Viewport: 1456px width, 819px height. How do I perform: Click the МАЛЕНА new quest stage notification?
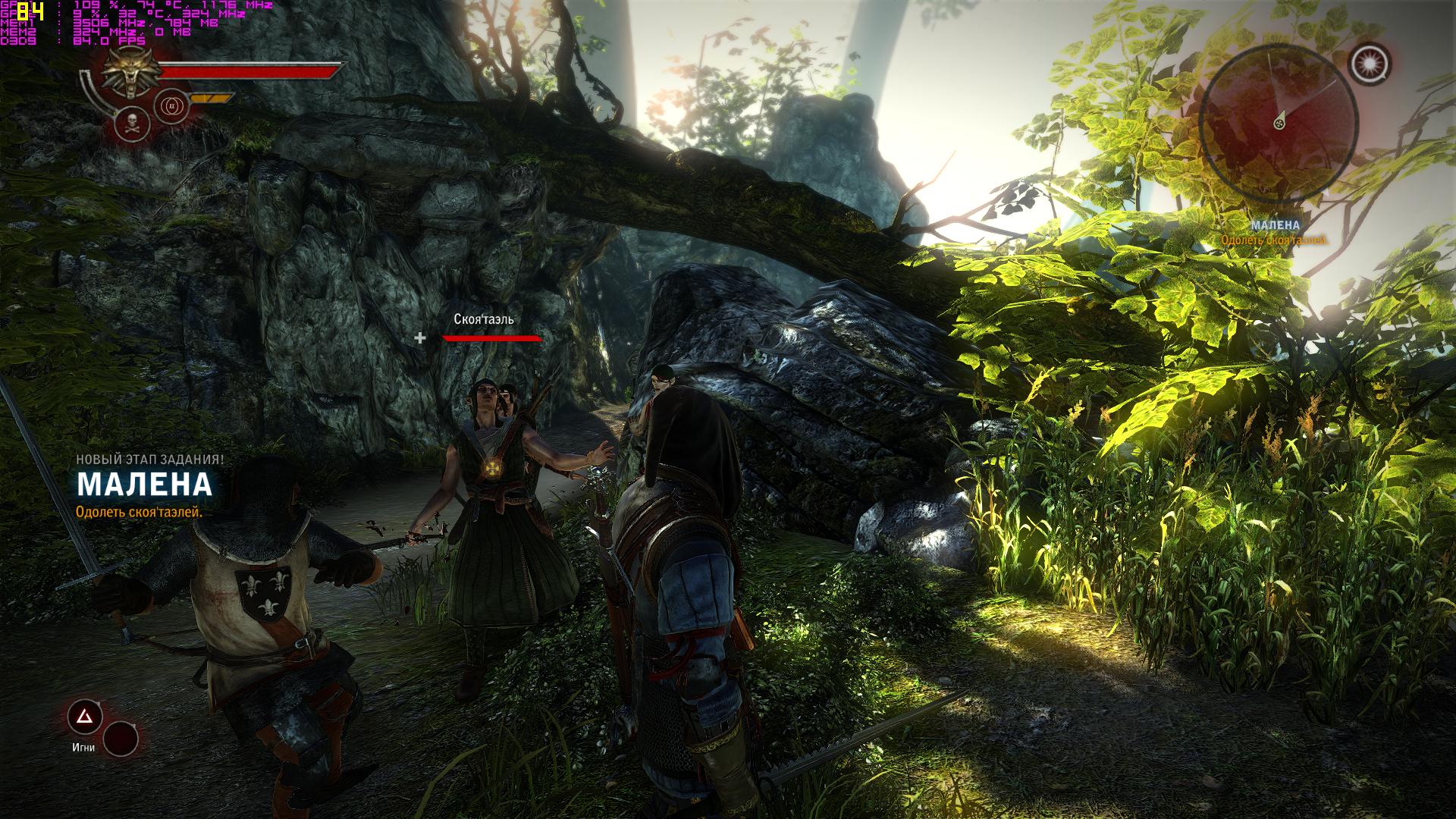(x=144, y=484)
